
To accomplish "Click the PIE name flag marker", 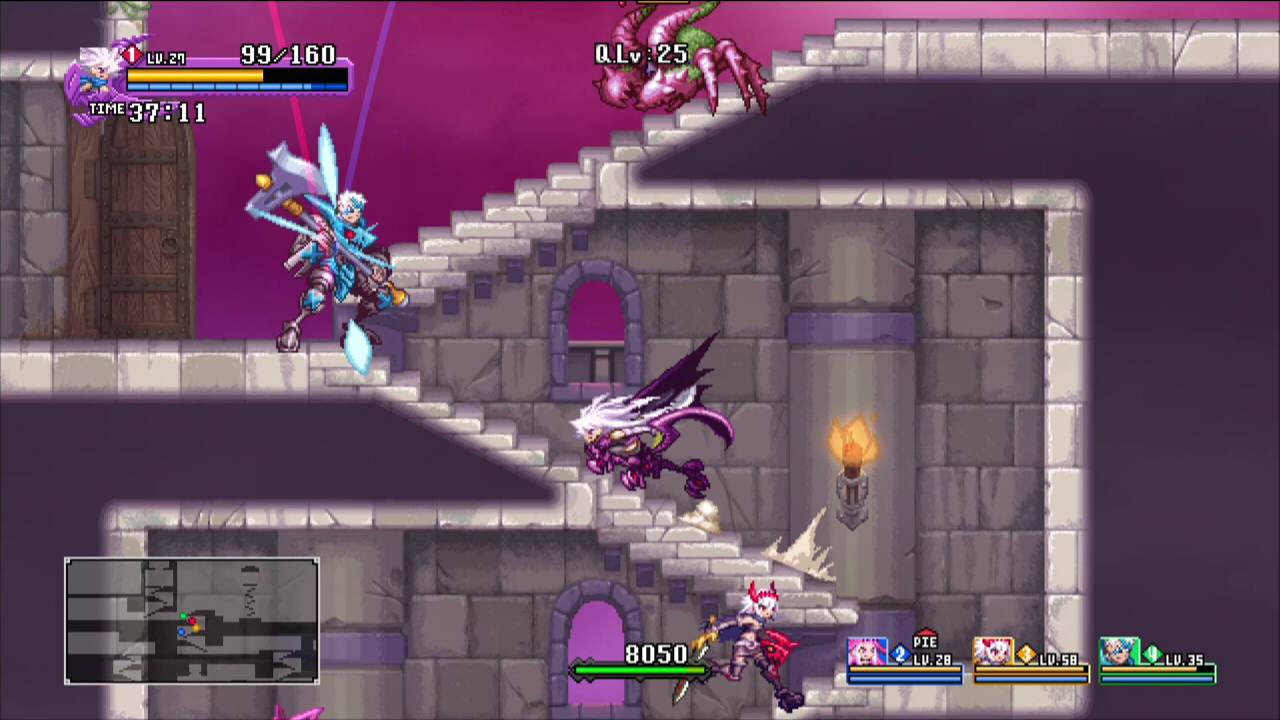I will coord(925,639).
